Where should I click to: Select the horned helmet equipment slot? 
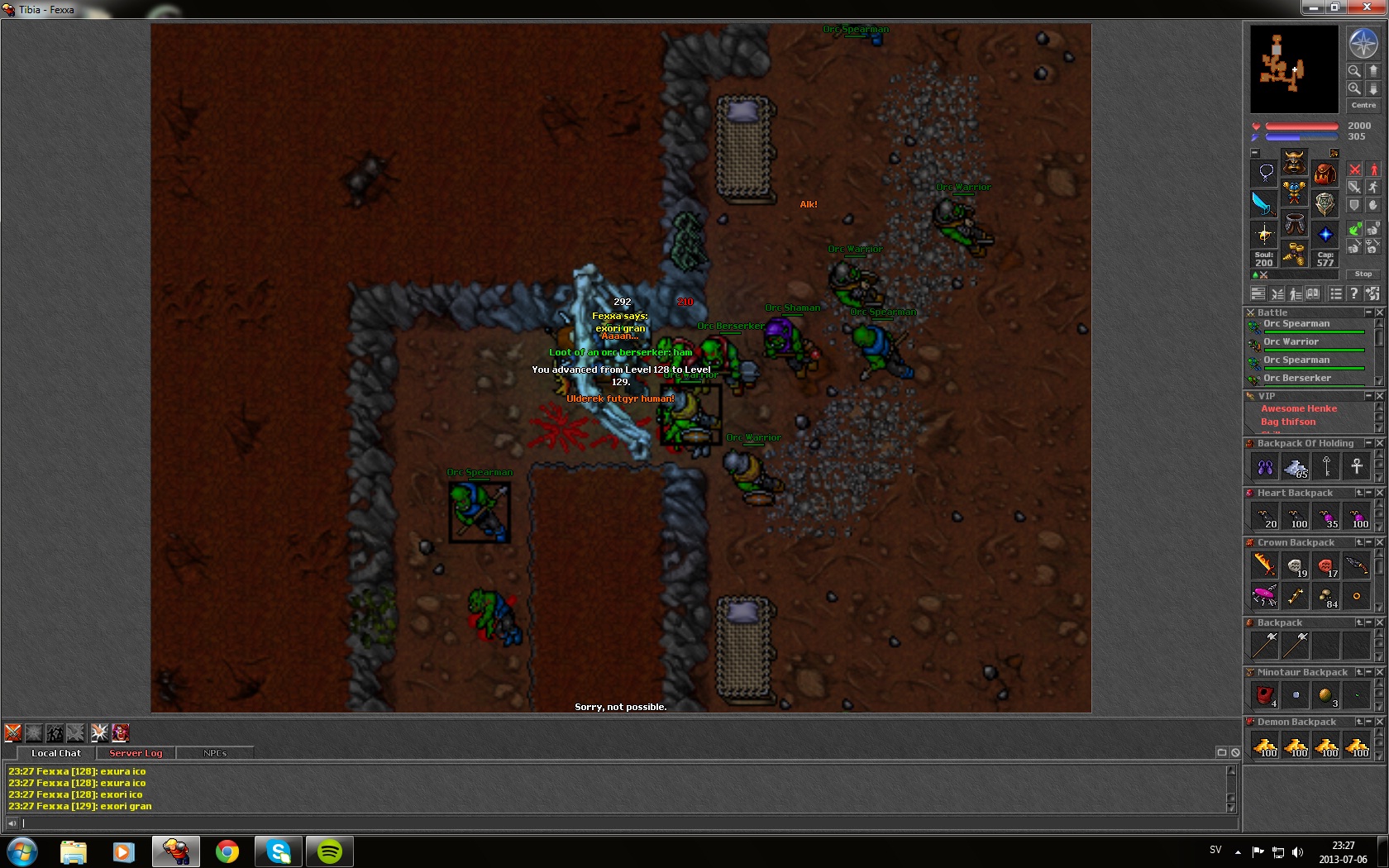[x=1294, y=162]
